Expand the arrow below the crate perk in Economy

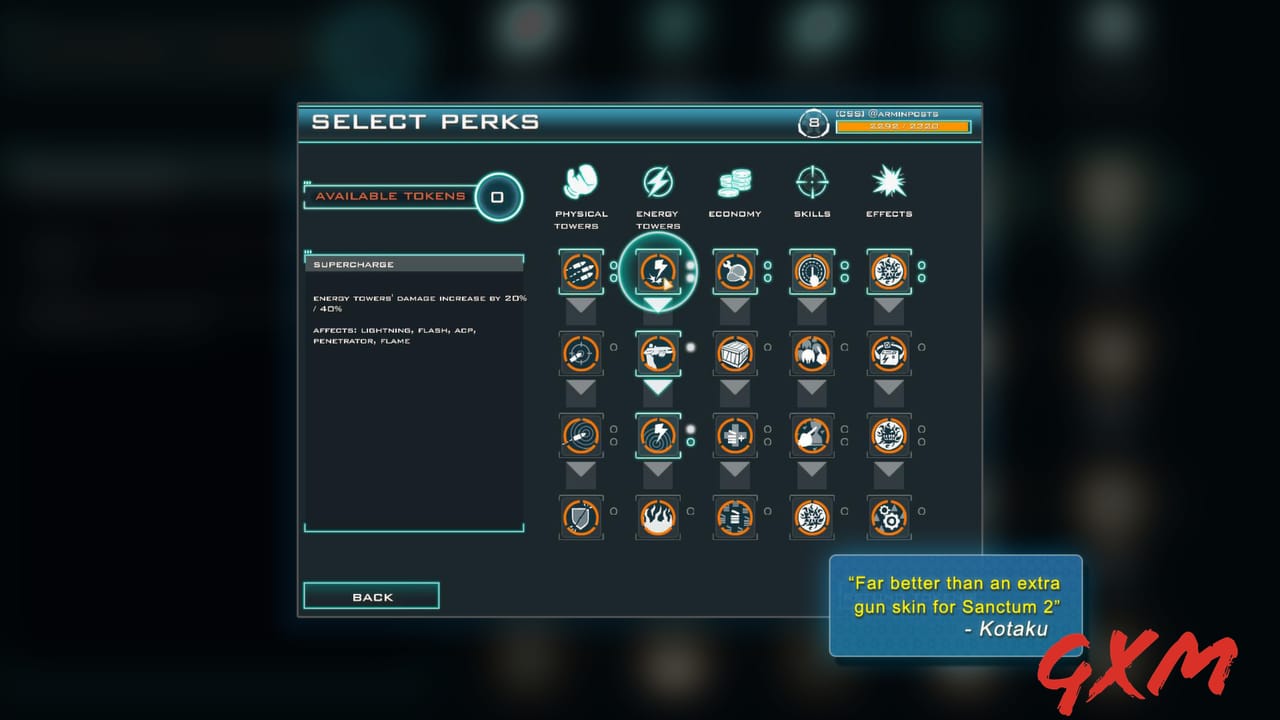point(735,390)
